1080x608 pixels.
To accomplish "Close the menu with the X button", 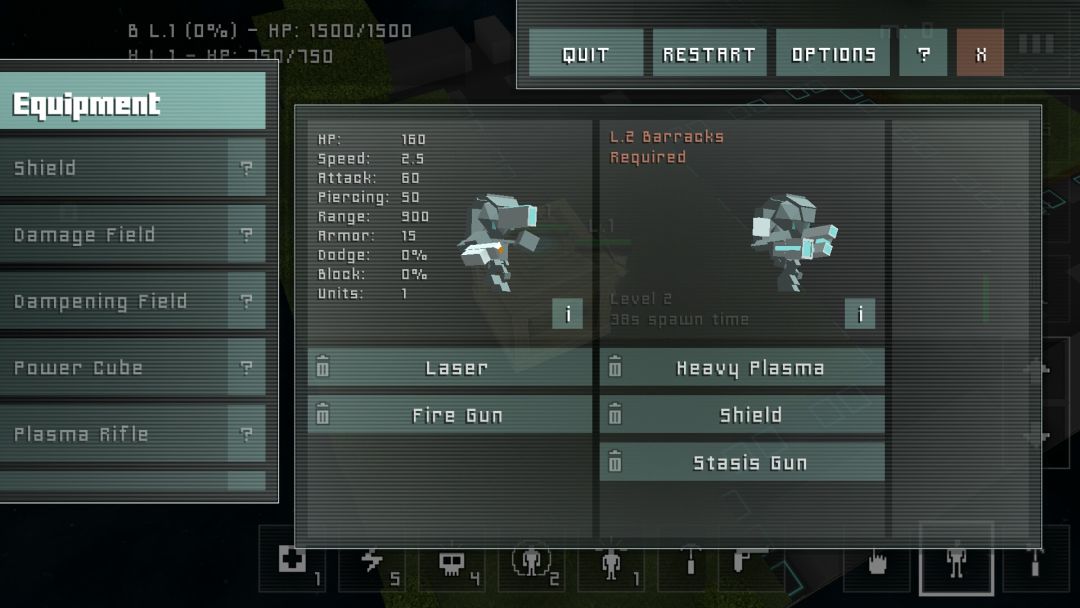I will 980,54.
